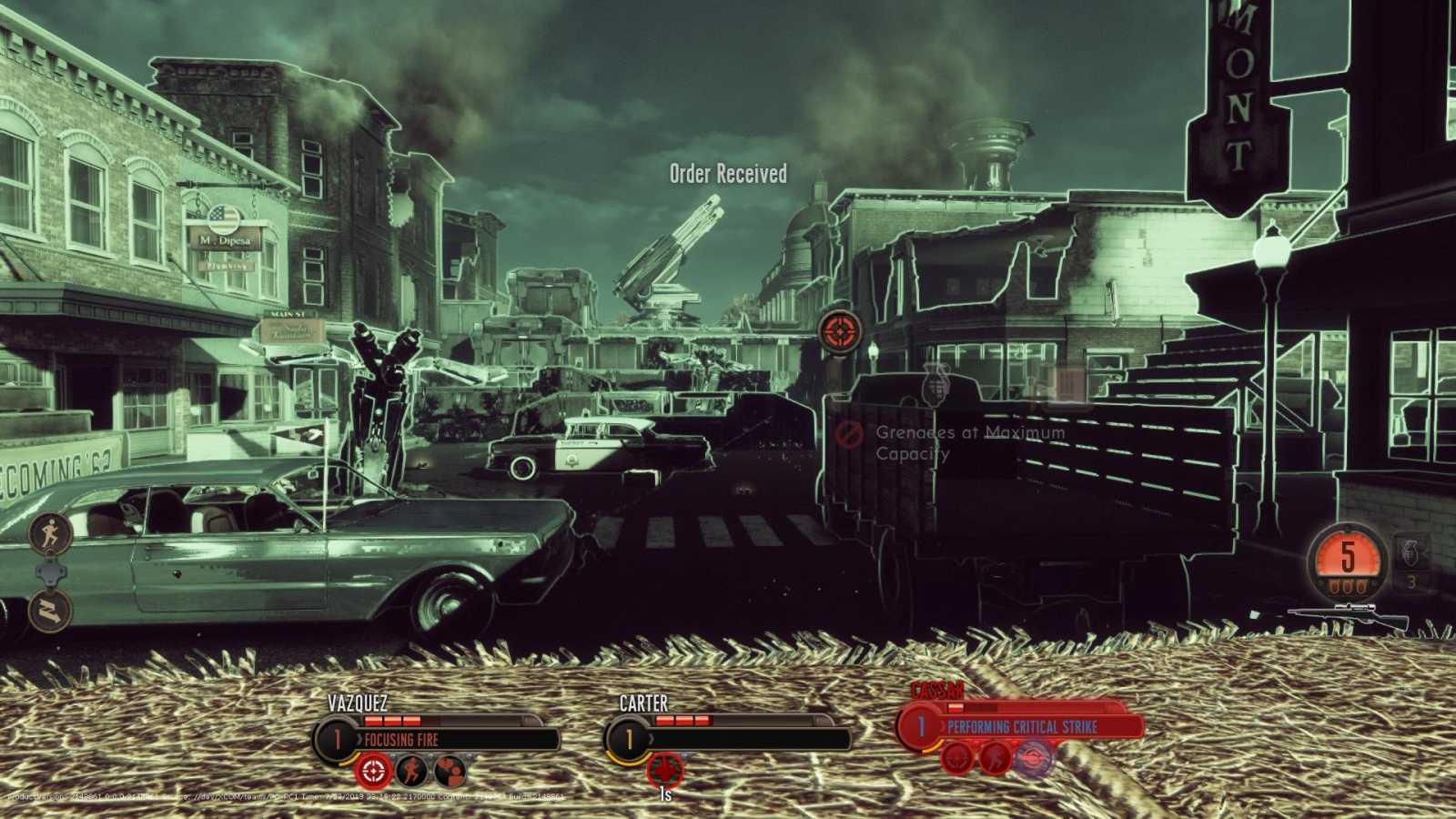The image size is (1456, 819).
Task: Click Carter's healing ability showing 1s cooldown
Action: pos(664,769)
